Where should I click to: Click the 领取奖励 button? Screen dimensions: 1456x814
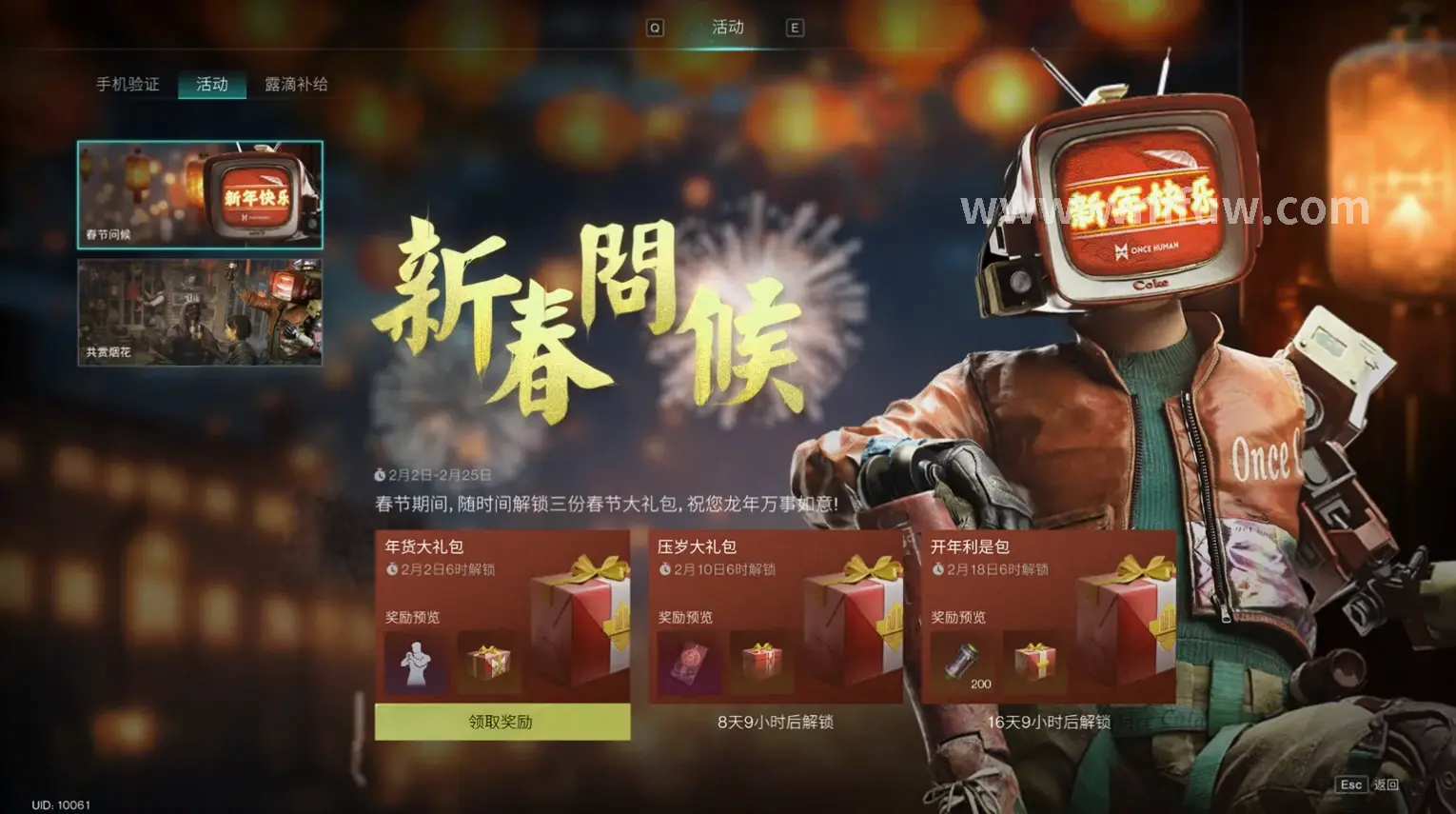click(x=502, y=724)
